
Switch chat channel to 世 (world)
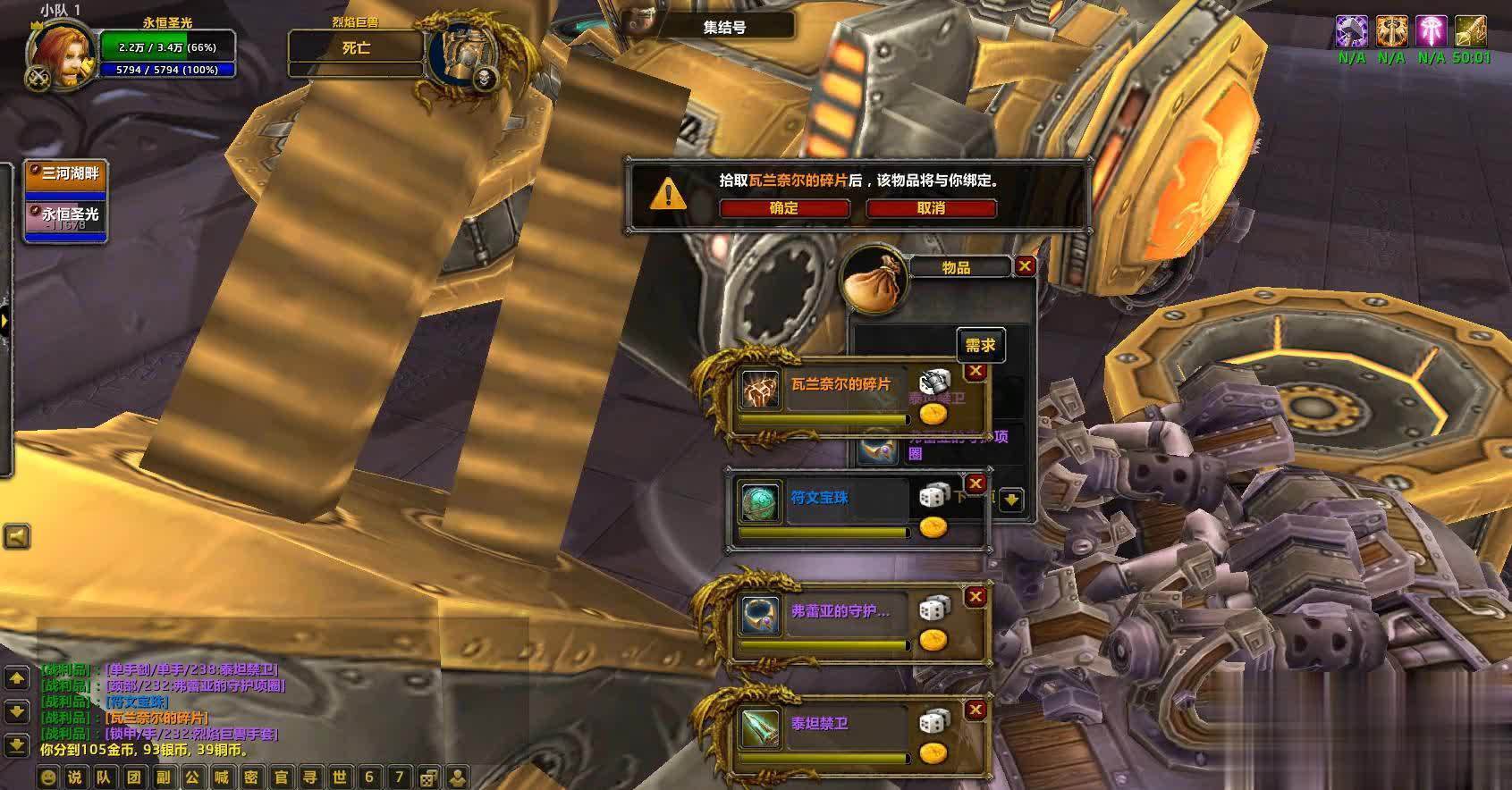pyautogui.click(x=340, y=777)
